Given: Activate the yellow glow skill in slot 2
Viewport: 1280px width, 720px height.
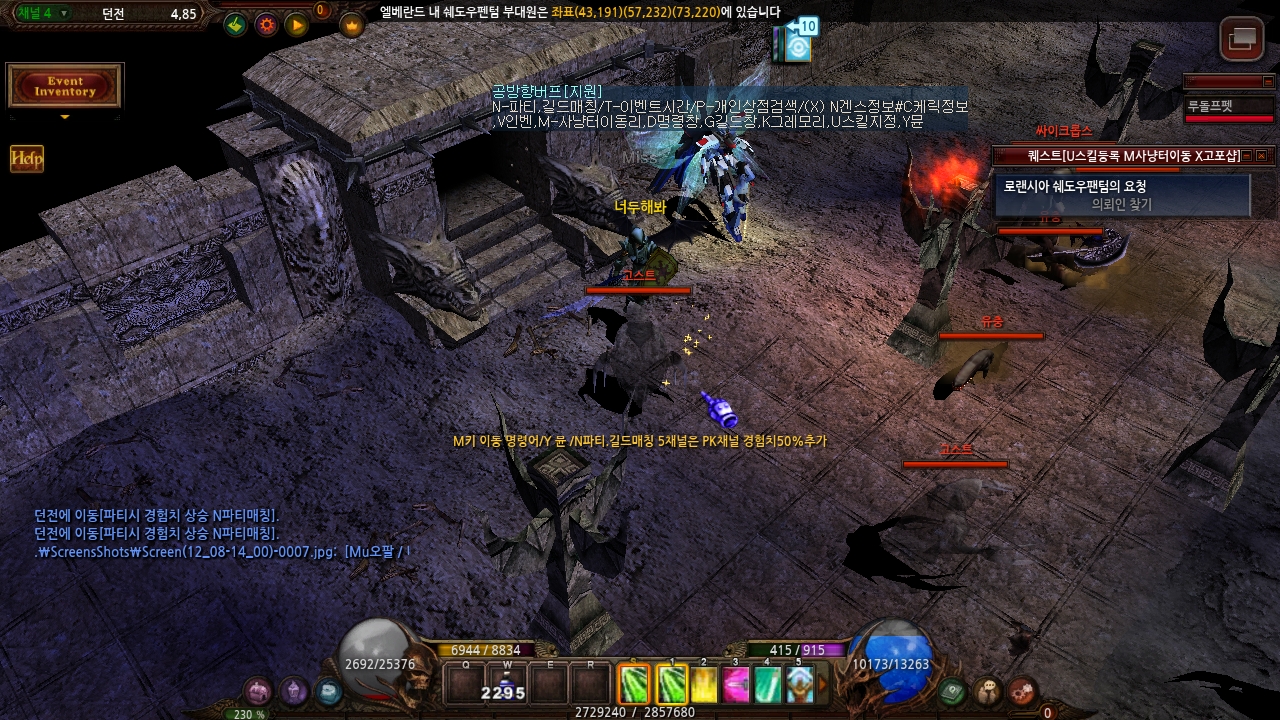Looking at the screenshot, I should point(705,685).
